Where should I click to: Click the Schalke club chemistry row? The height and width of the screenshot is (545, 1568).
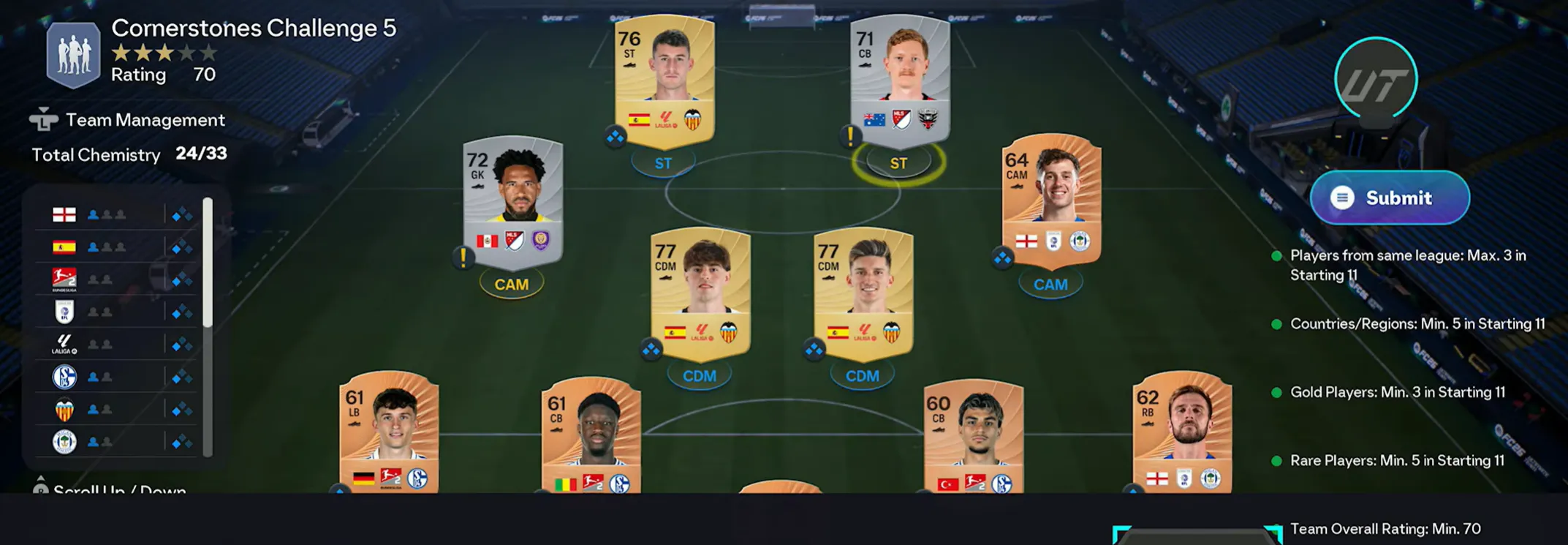(117, 377)
